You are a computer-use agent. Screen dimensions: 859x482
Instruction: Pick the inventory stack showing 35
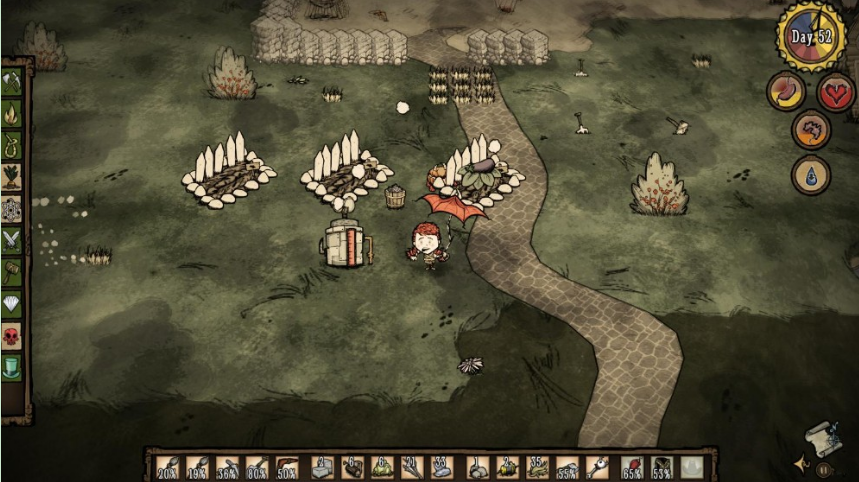[x=537, y=467]
